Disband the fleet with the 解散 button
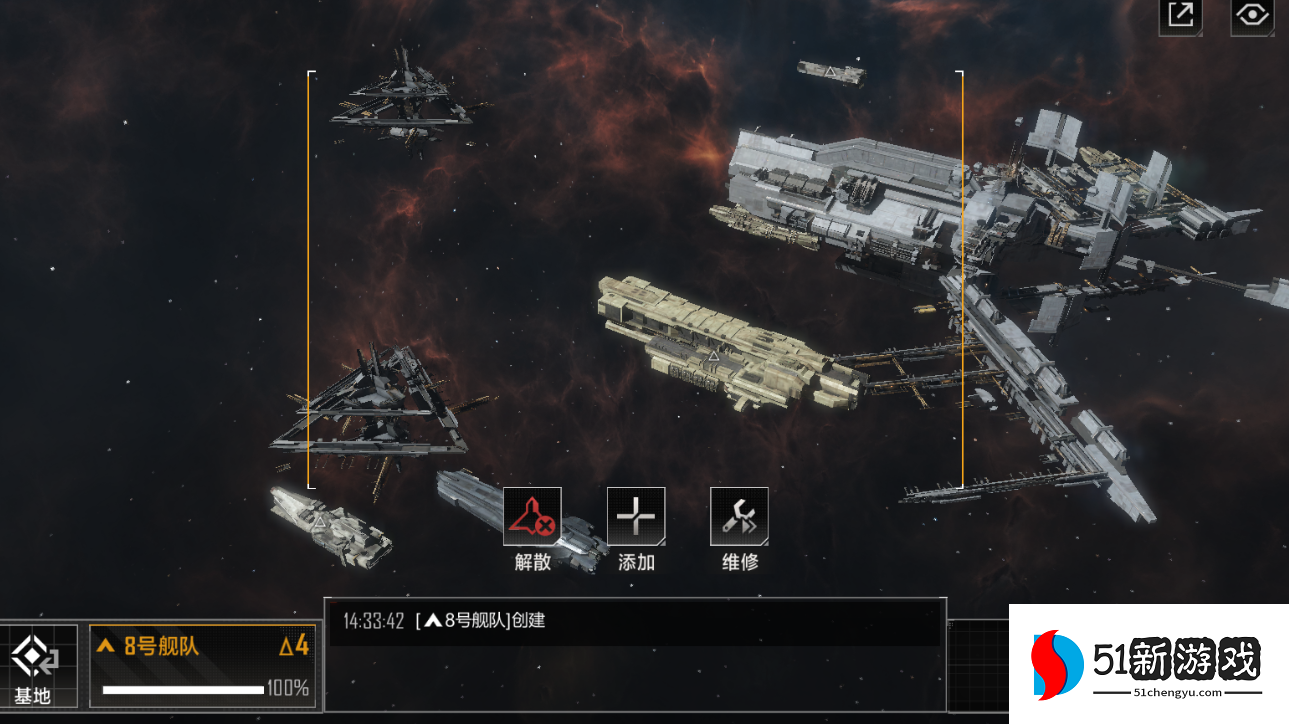 coord(532,517)
